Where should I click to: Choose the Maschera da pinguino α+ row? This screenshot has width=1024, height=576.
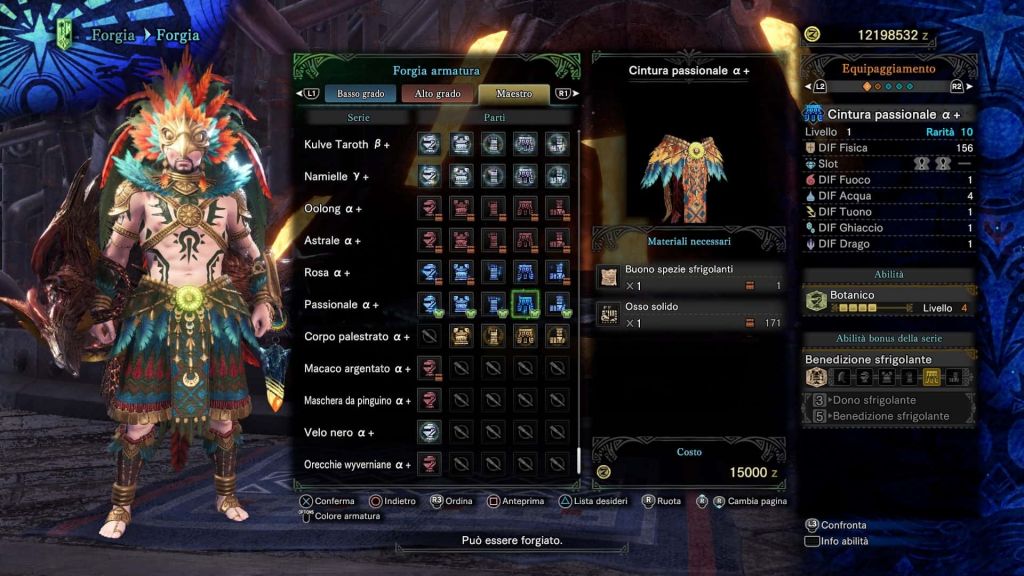coord(357,401)
